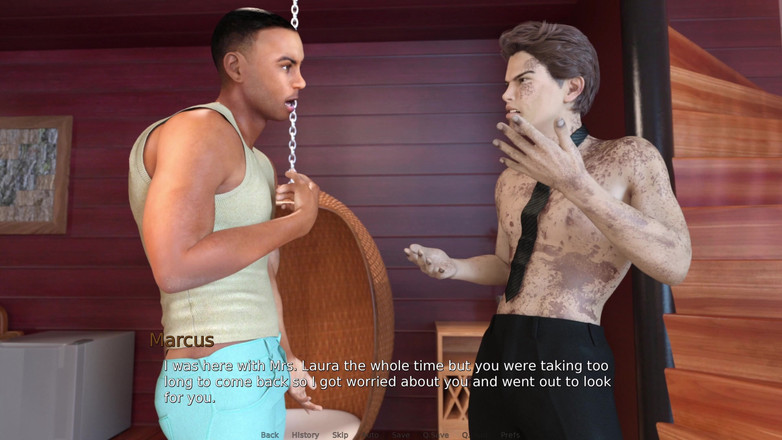Viewport: 782px width, 440px height.
Task: Toggle Auto dialogue advance
Action: coord(371,435)
